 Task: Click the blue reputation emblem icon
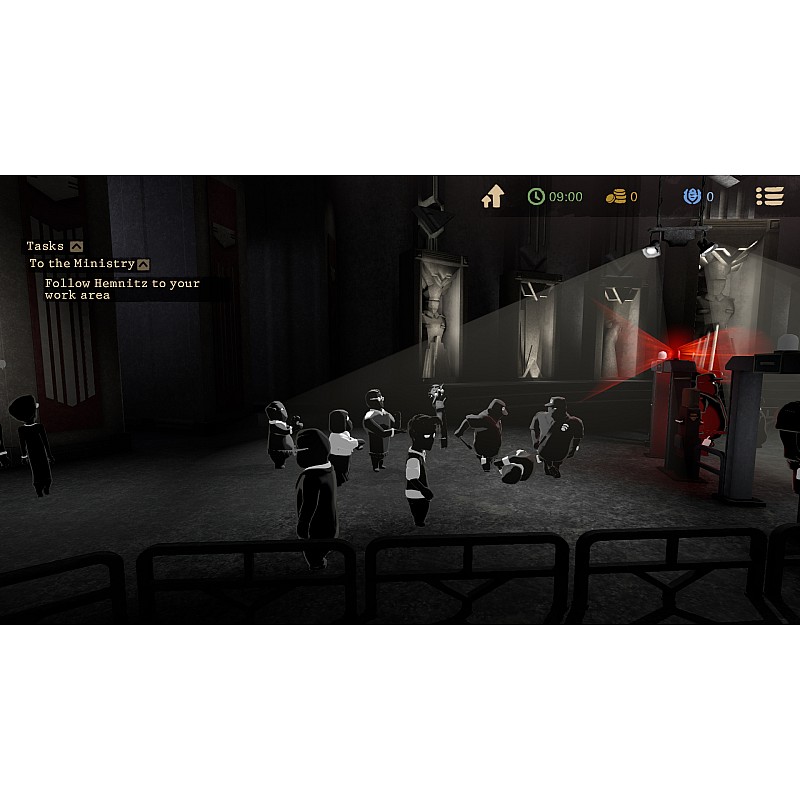692,197
